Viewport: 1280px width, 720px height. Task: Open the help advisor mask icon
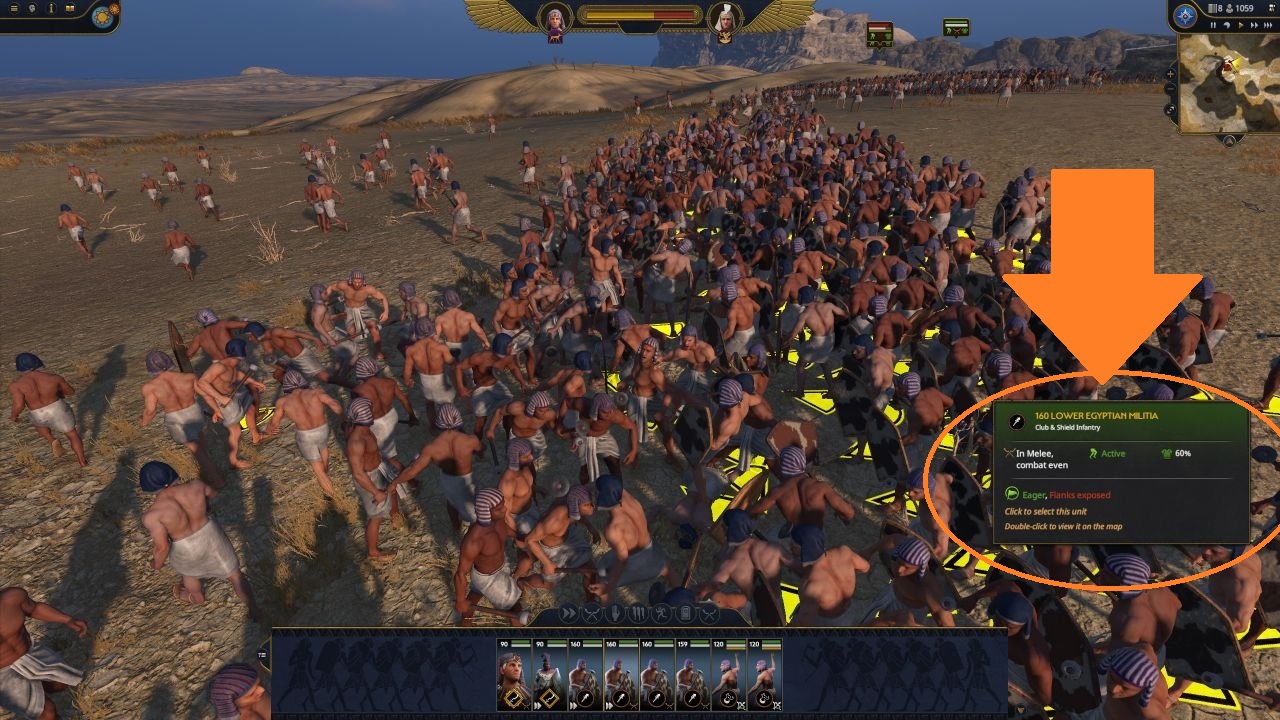point(31,8)
